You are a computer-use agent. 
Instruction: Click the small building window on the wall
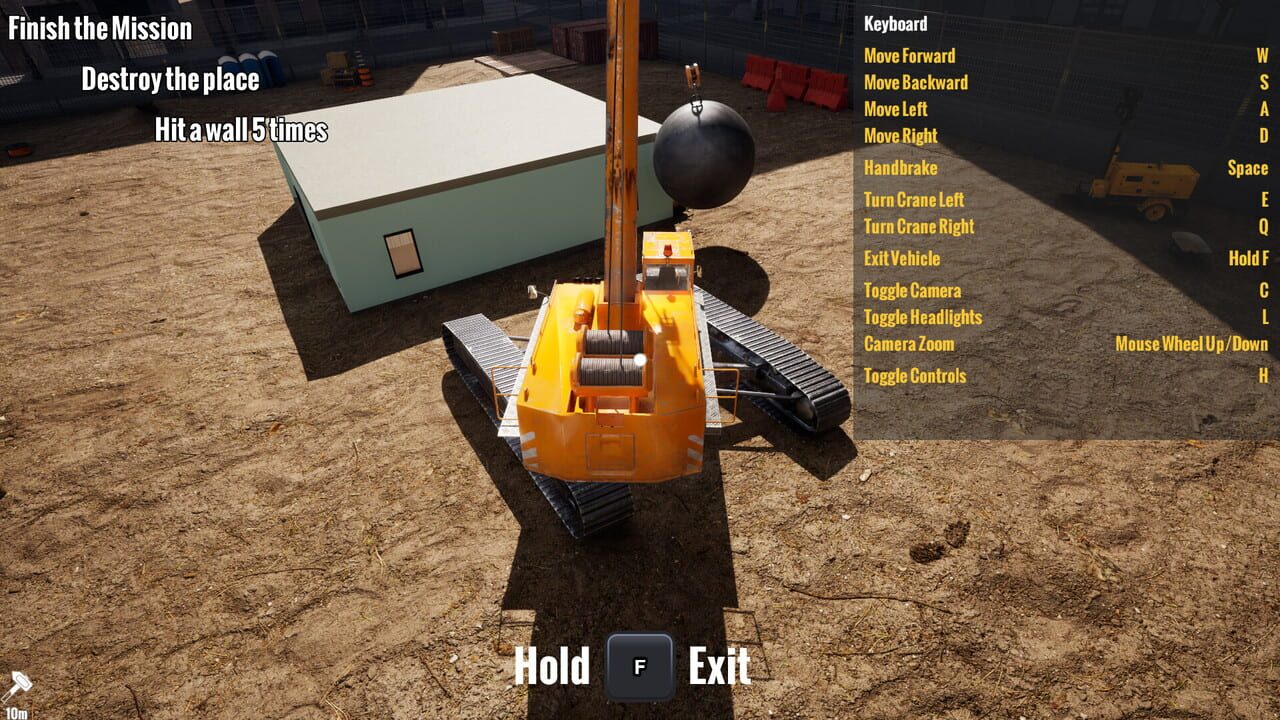(x=401, y=254)
